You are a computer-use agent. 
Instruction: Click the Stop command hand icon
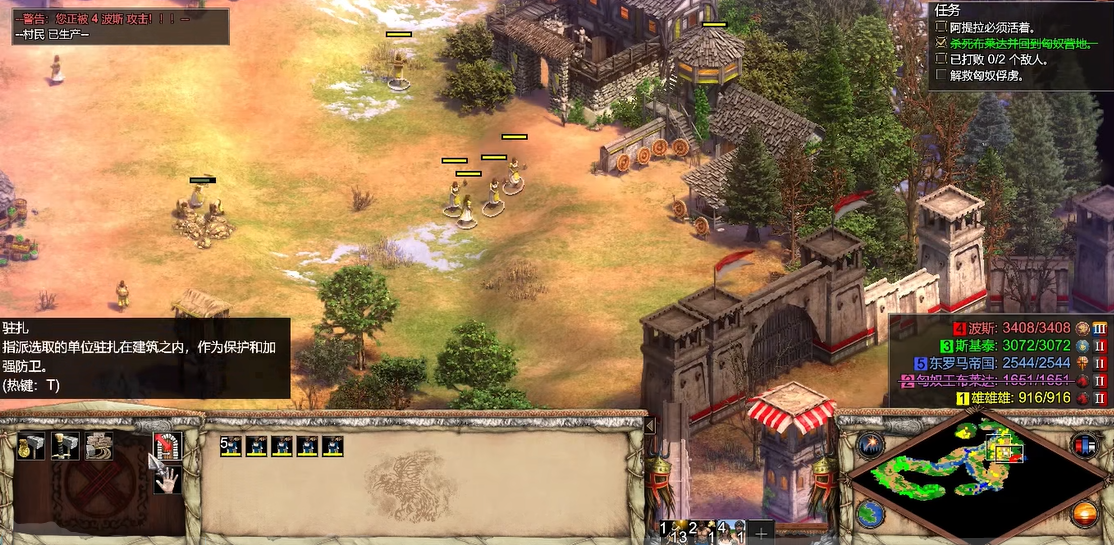165,479
